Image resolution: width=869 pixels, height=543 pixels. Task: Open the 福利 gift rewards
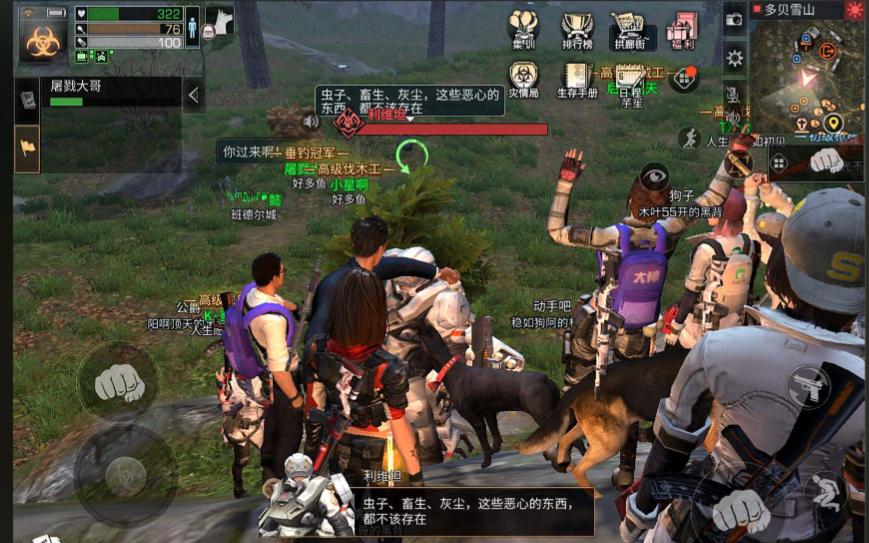pyautogui.click(x=684, y=30)
